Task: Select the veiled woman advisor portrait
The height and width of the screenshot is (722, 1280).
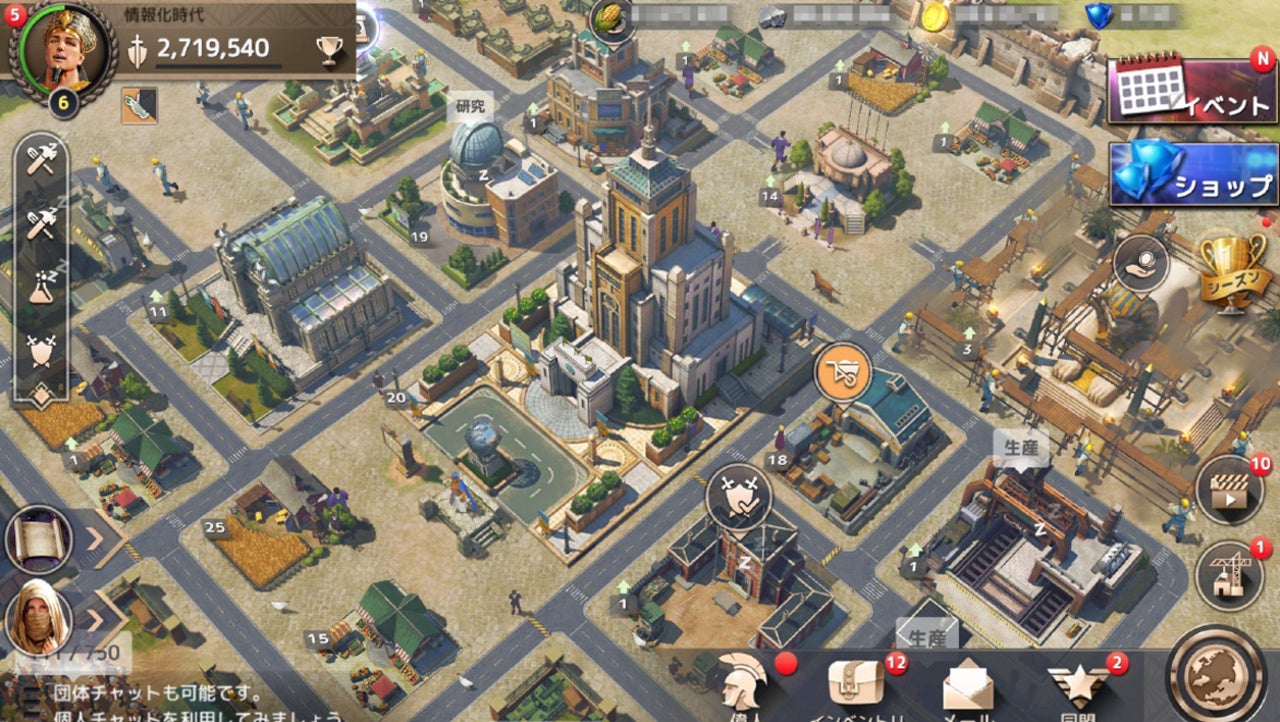Action: click(39, 617)
